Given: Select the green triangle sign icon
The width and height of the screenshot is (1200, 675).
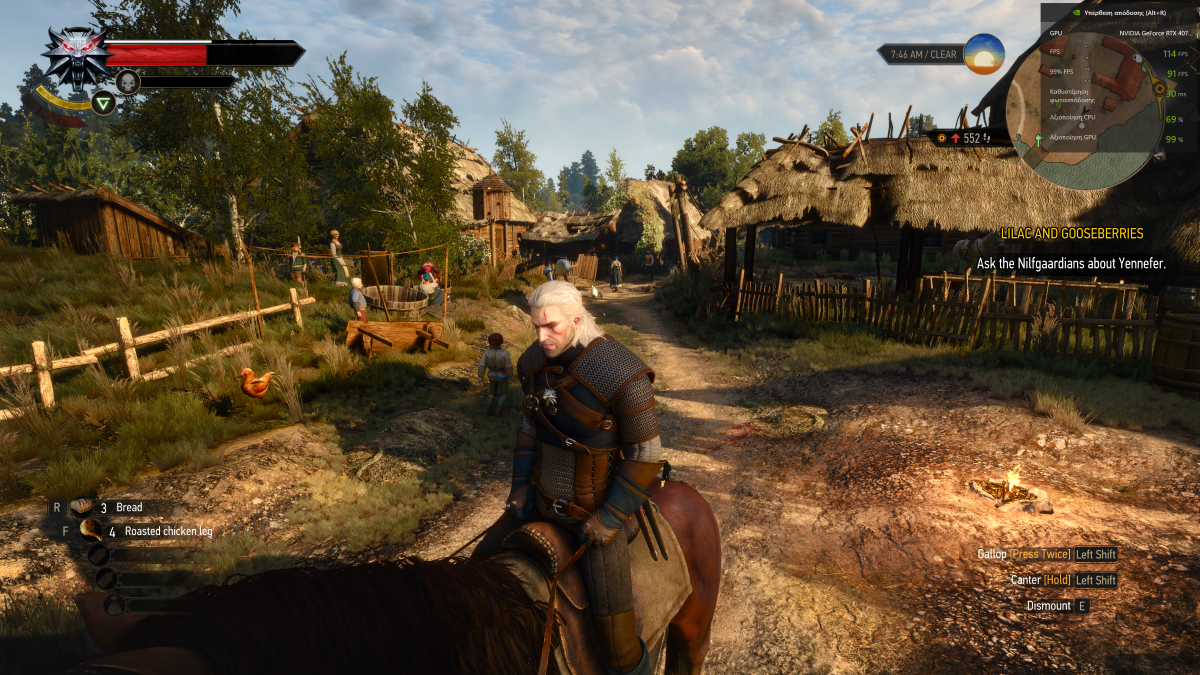Looking at the screenshot, I should pos(104,102).
